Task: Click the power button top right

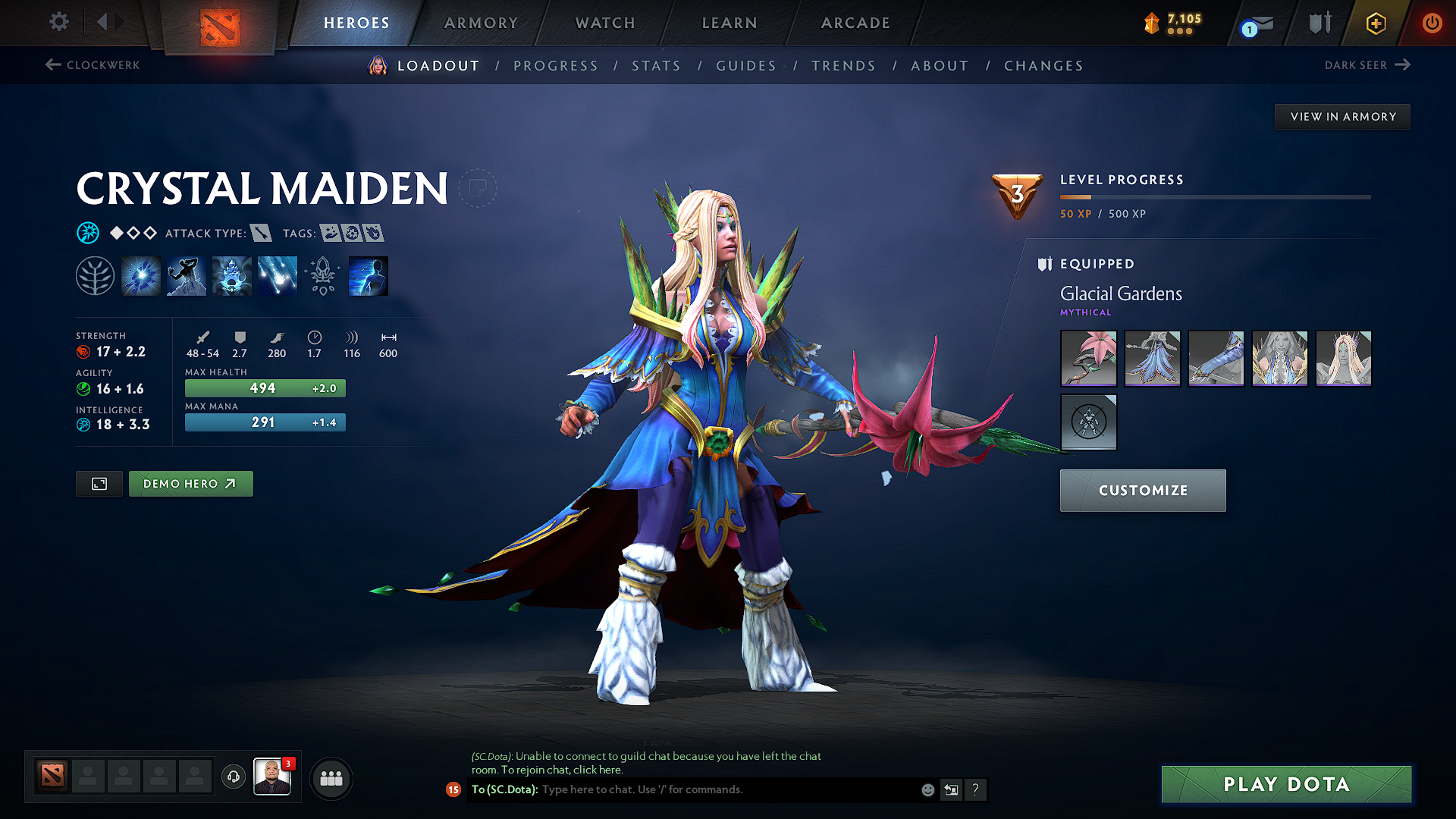Action: point(1432,23)
